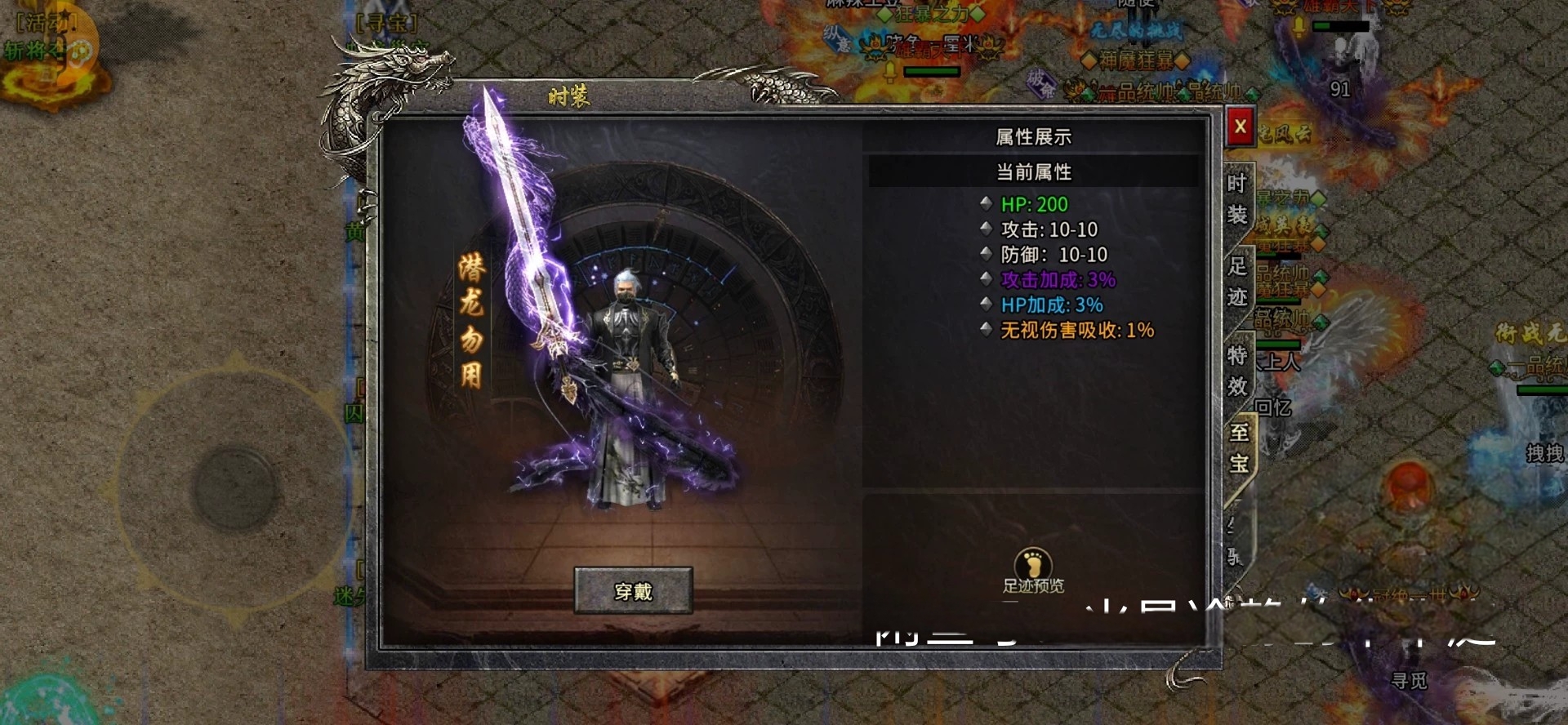Tap the virtual joystick thumb pad
The image size is (1568, 725).
tap(233, 488)
